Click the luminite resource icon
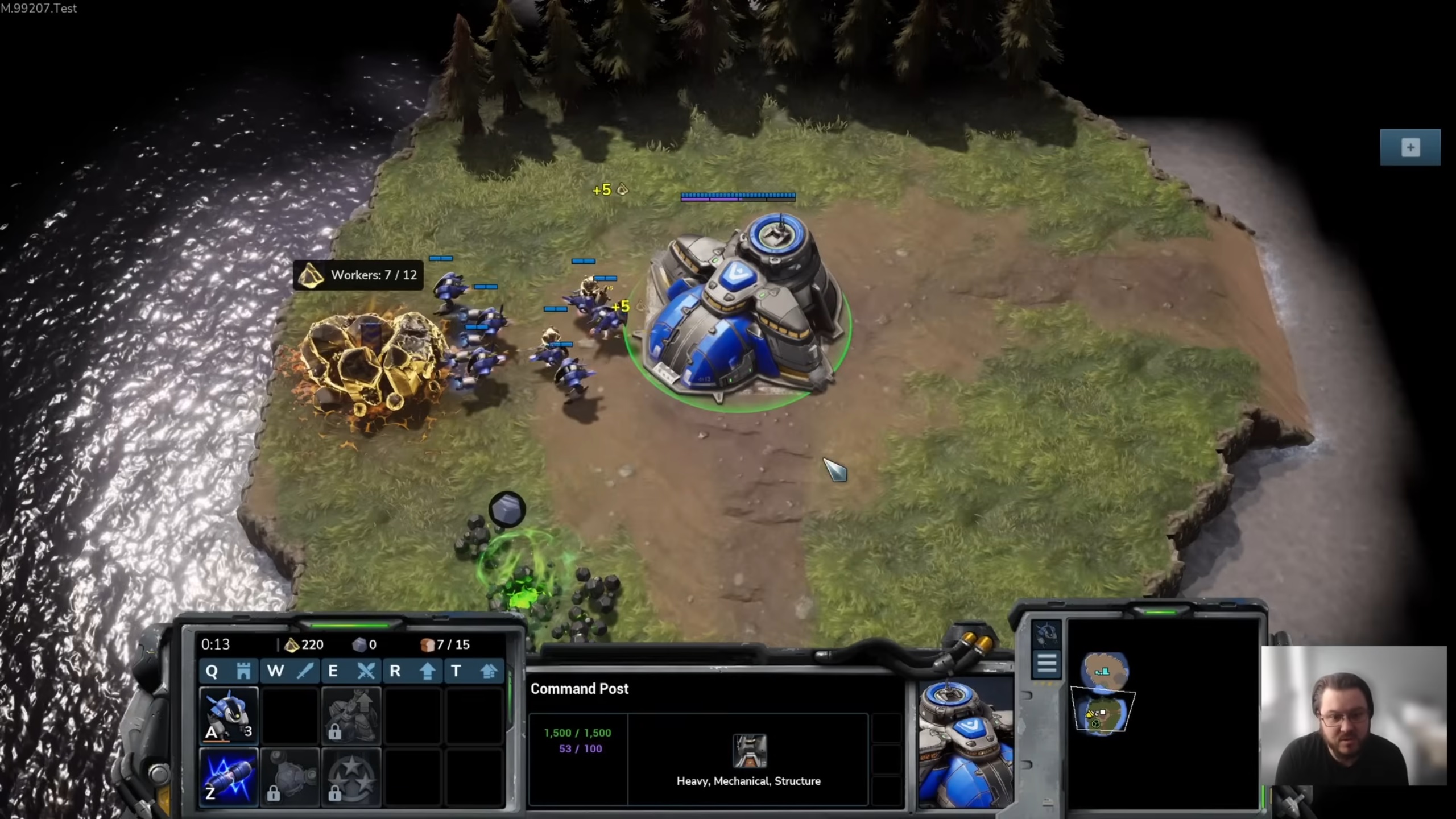The width and height of the screenshot is (1456, 819). click(291, 644)
